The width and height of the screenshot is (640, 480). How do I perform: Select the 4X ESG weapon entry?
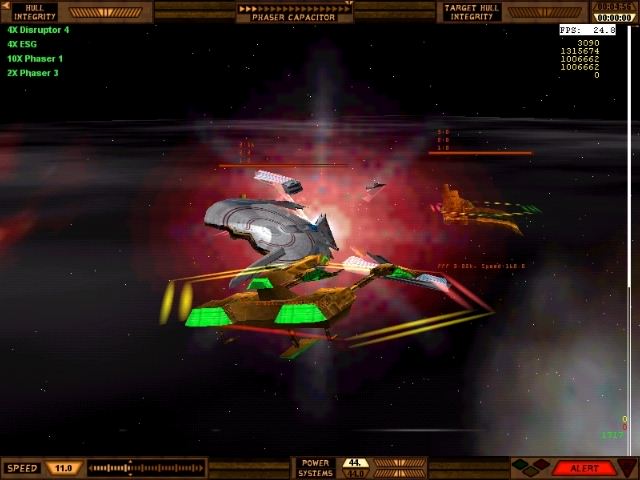[20, 44]
